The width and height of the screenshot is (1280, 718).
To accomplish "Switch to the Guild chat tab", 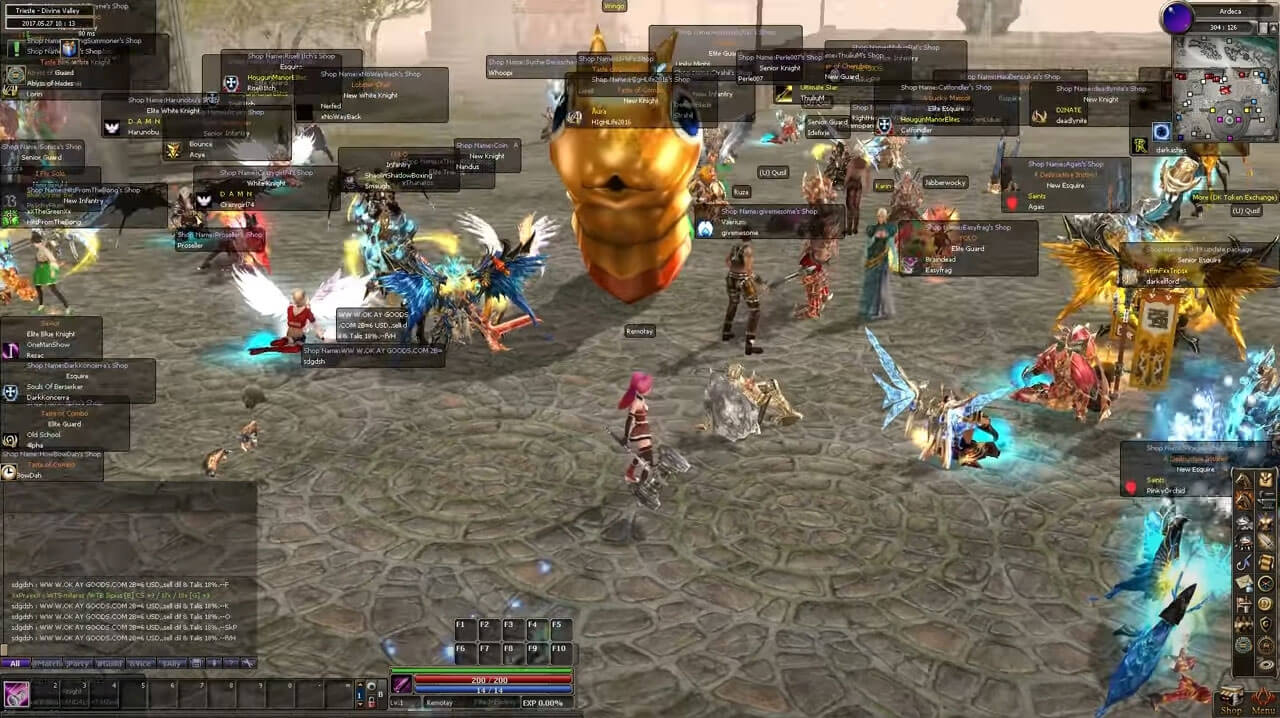I will pos(108,663).
